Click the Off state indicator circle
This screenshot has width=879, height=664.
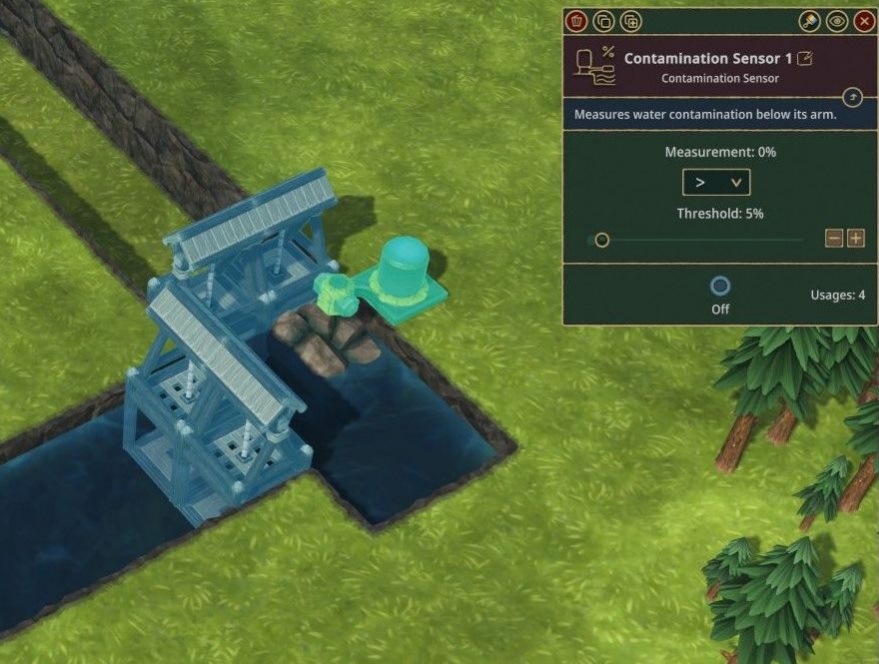pos(720,286)
